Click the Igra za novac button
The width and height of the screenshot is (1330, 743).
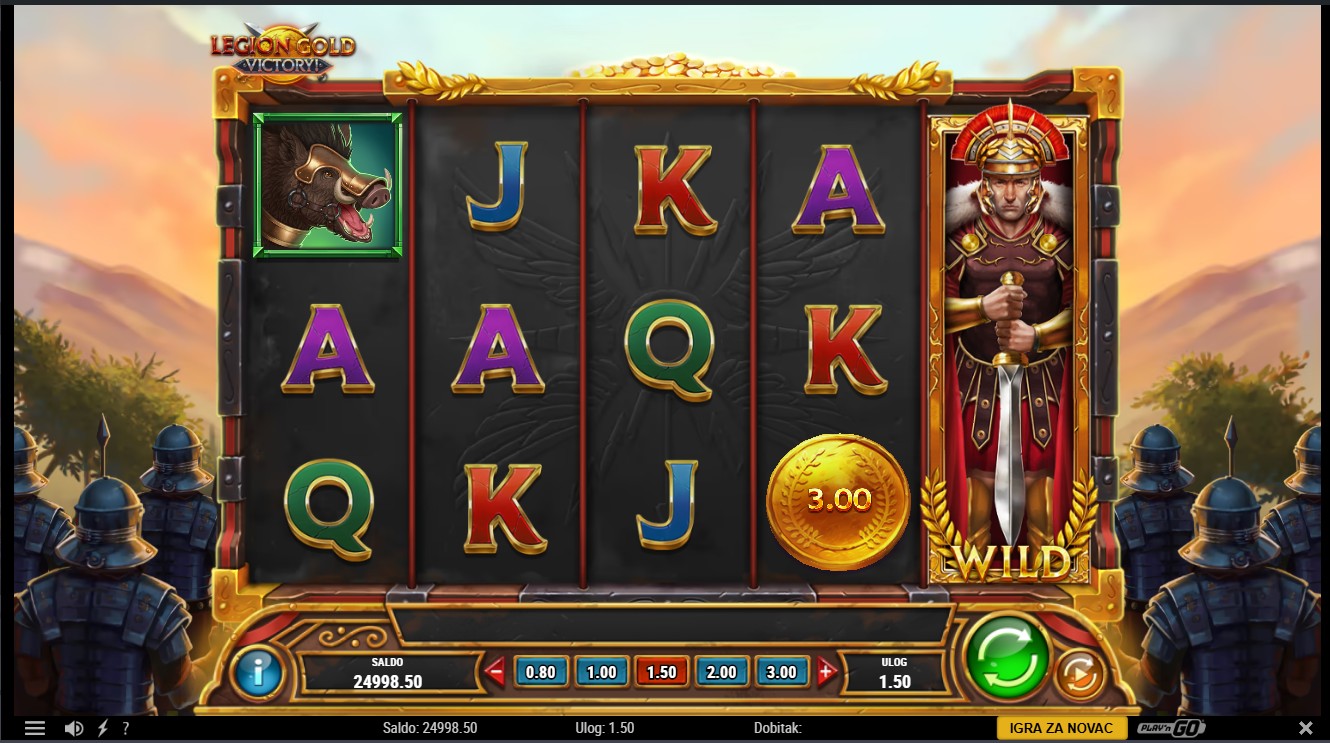(1062, 728)
